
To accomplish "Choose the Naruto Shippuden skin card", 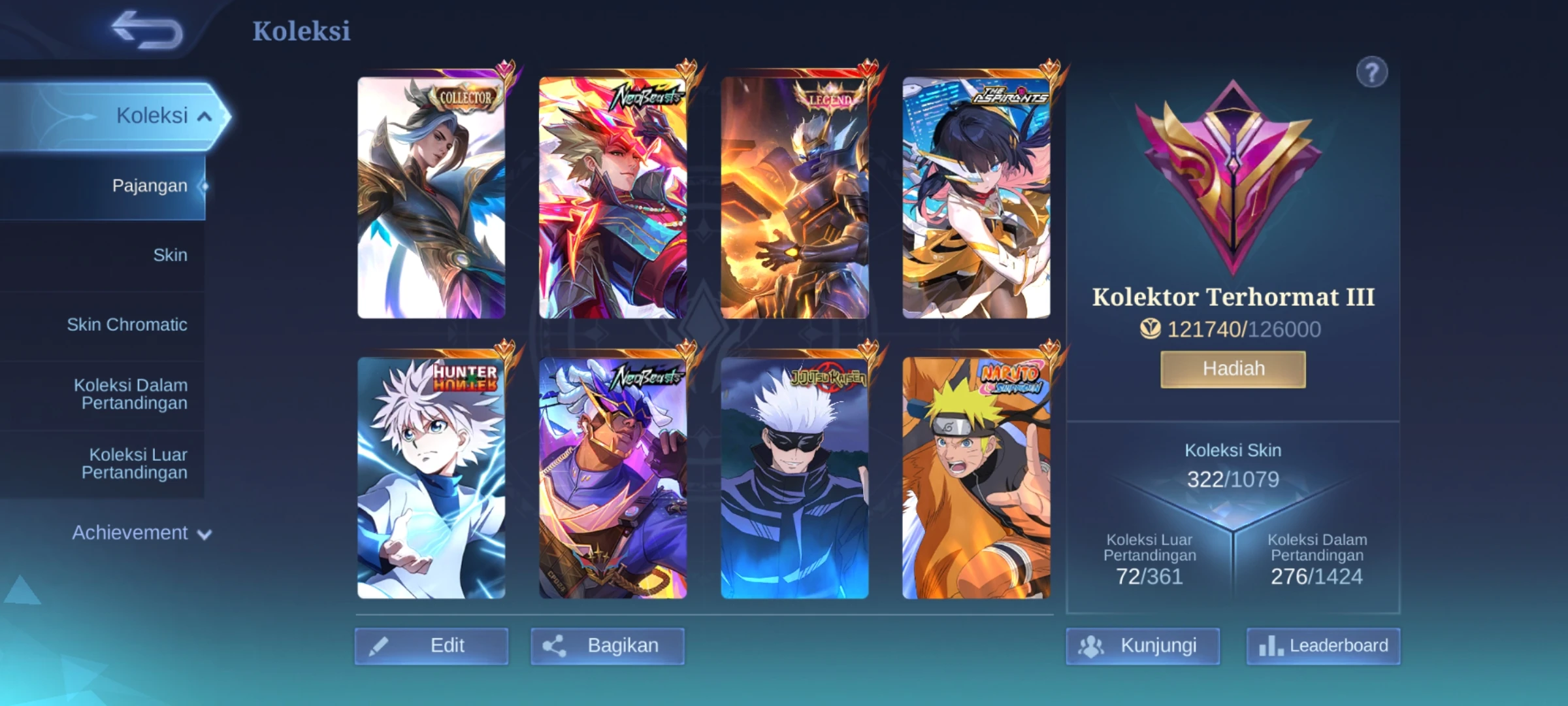I will click(976, 478).
